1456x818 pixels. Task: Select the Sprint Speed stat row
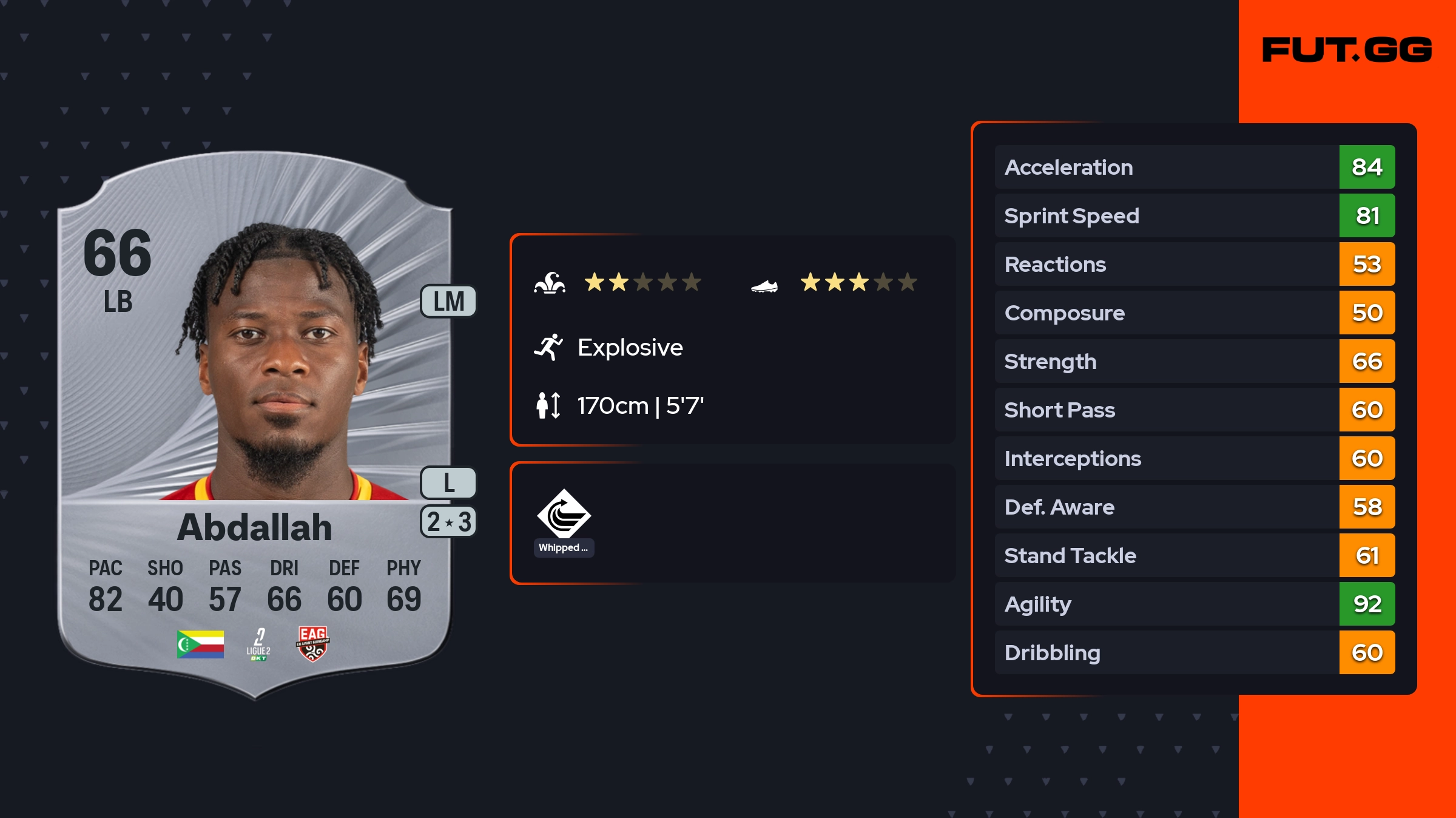1194,215
